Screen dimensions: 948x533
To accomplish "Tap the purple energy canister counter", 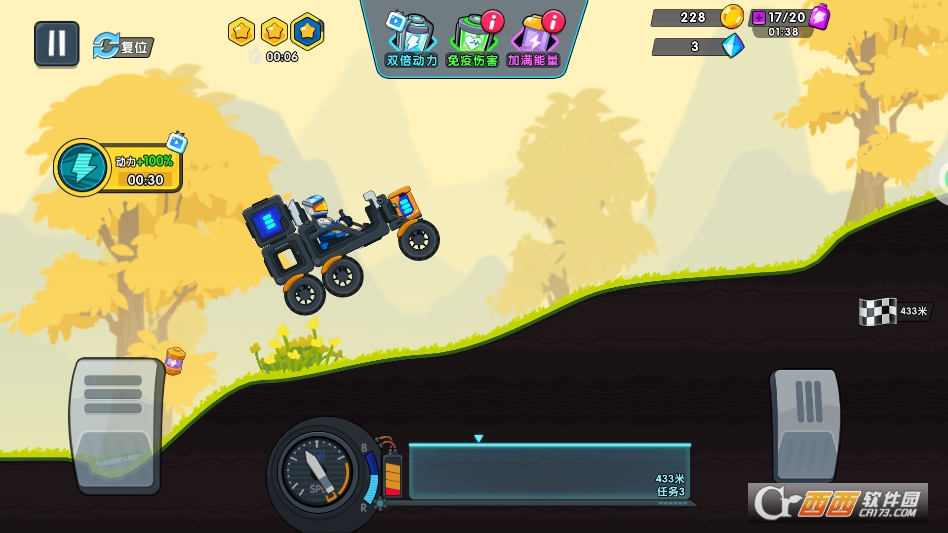I will (789, 18).
